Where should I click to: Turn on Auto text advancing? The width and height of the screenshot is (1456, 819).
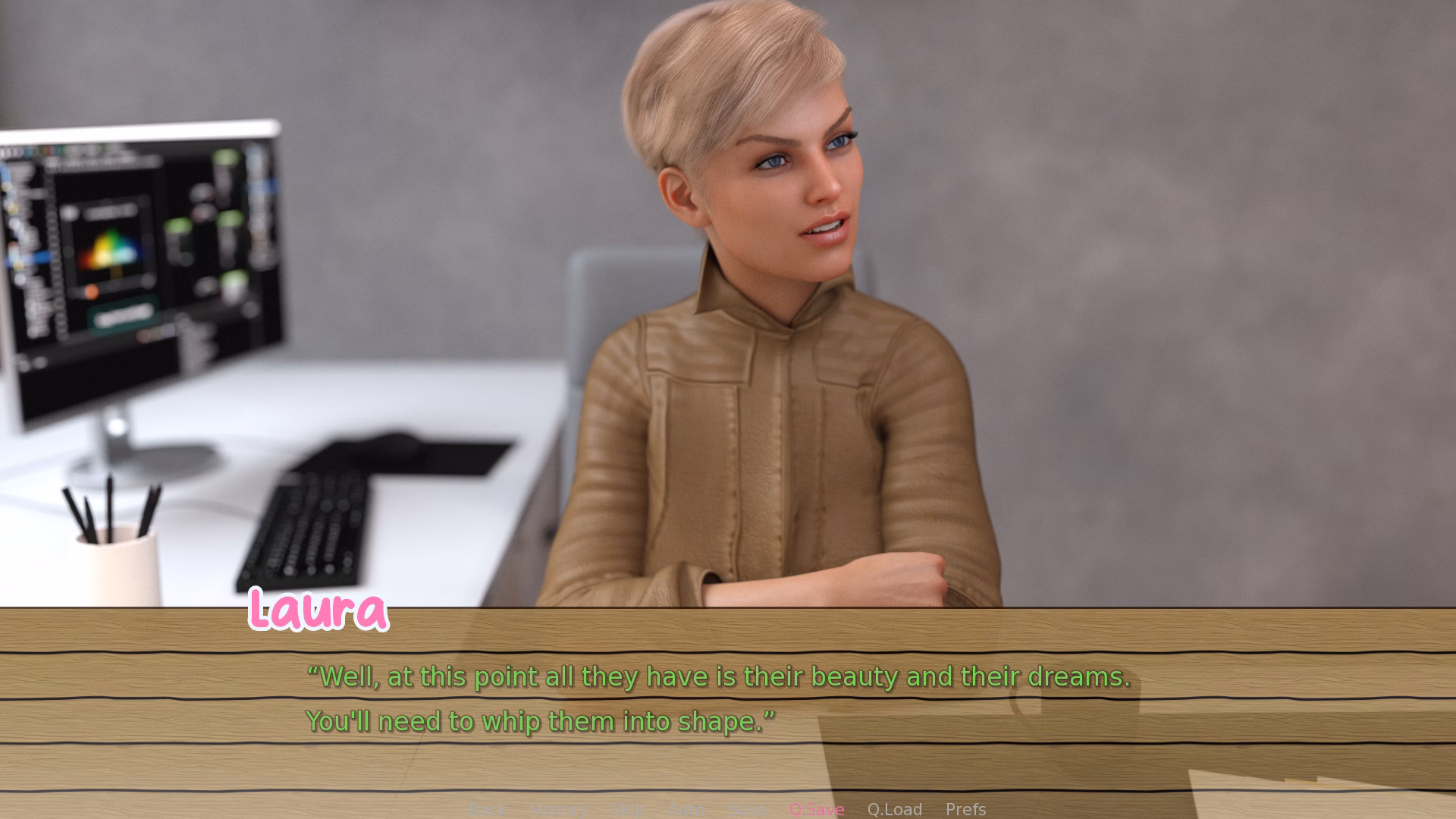pos(685,809)
